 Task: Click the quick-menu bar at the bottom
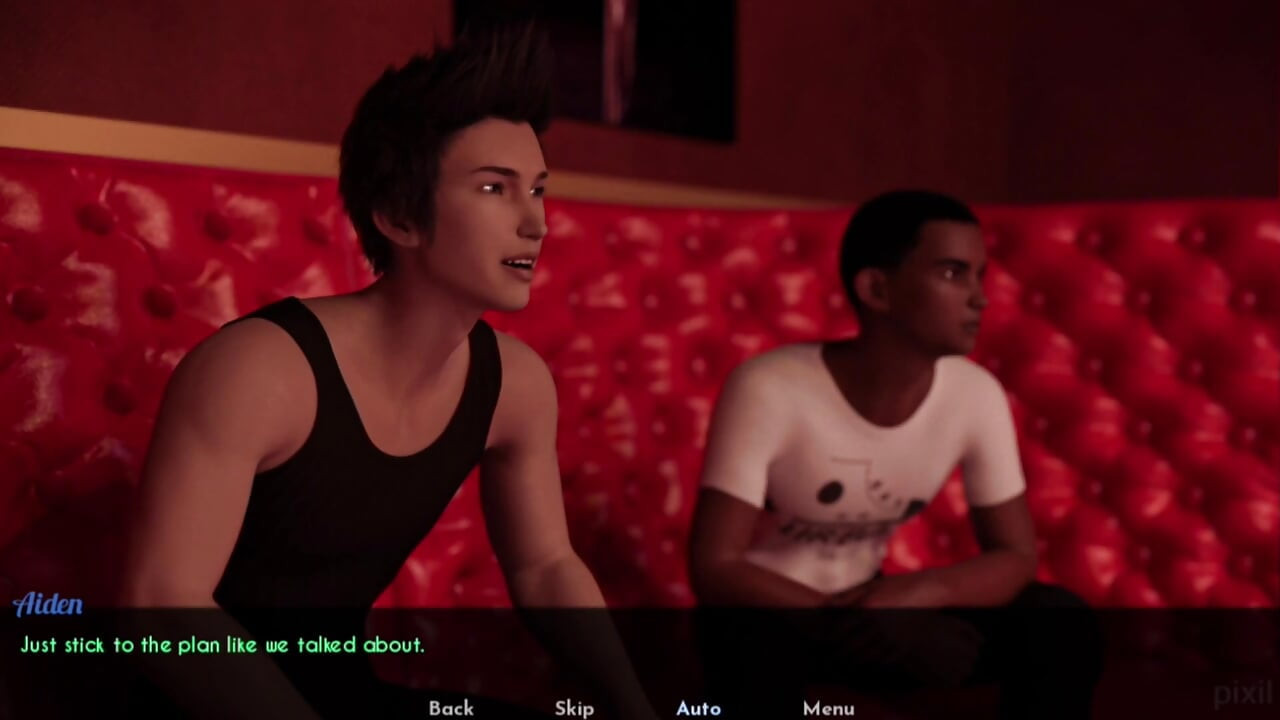(x=640, y=708)
